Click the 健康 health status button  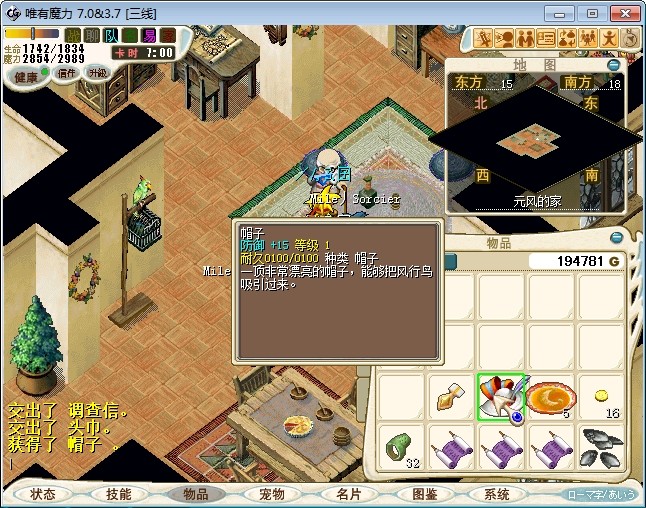pyautogui.click(x=26, y=78)
